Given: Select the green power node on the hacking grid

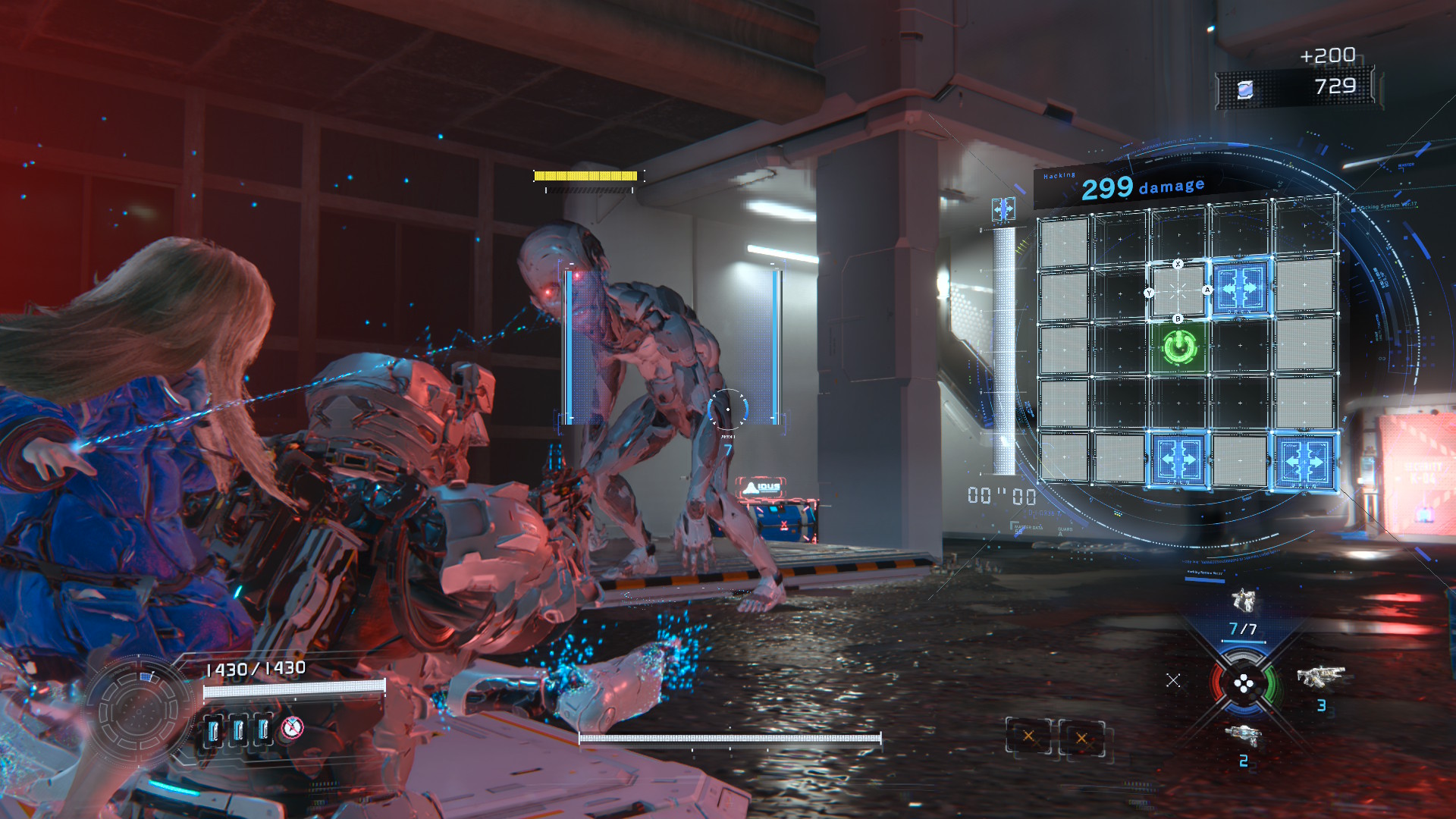Looking at the screenshot, I should [1179, 347].
